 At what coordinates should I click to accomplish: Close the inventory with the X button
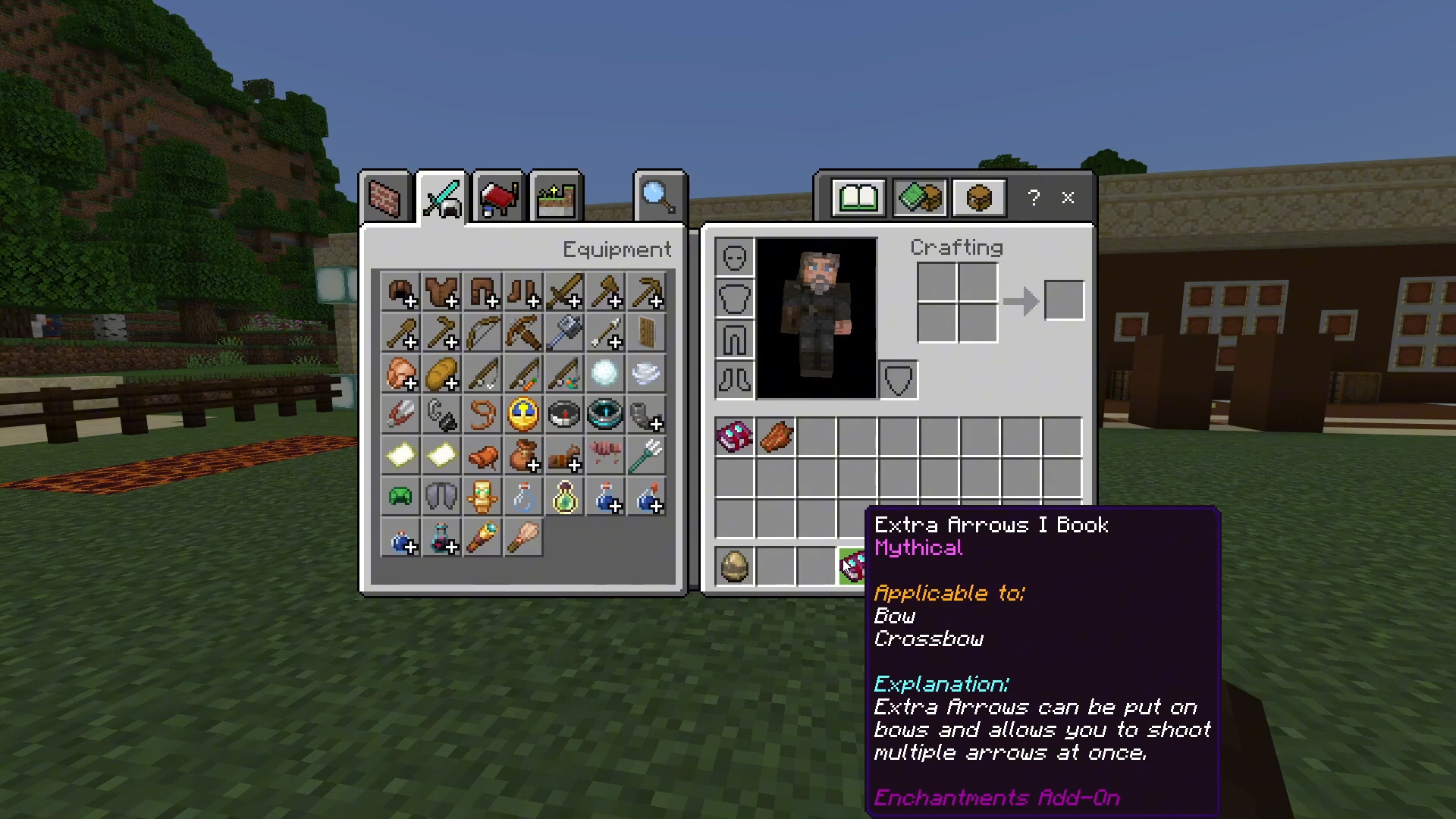click(1068, 198)
